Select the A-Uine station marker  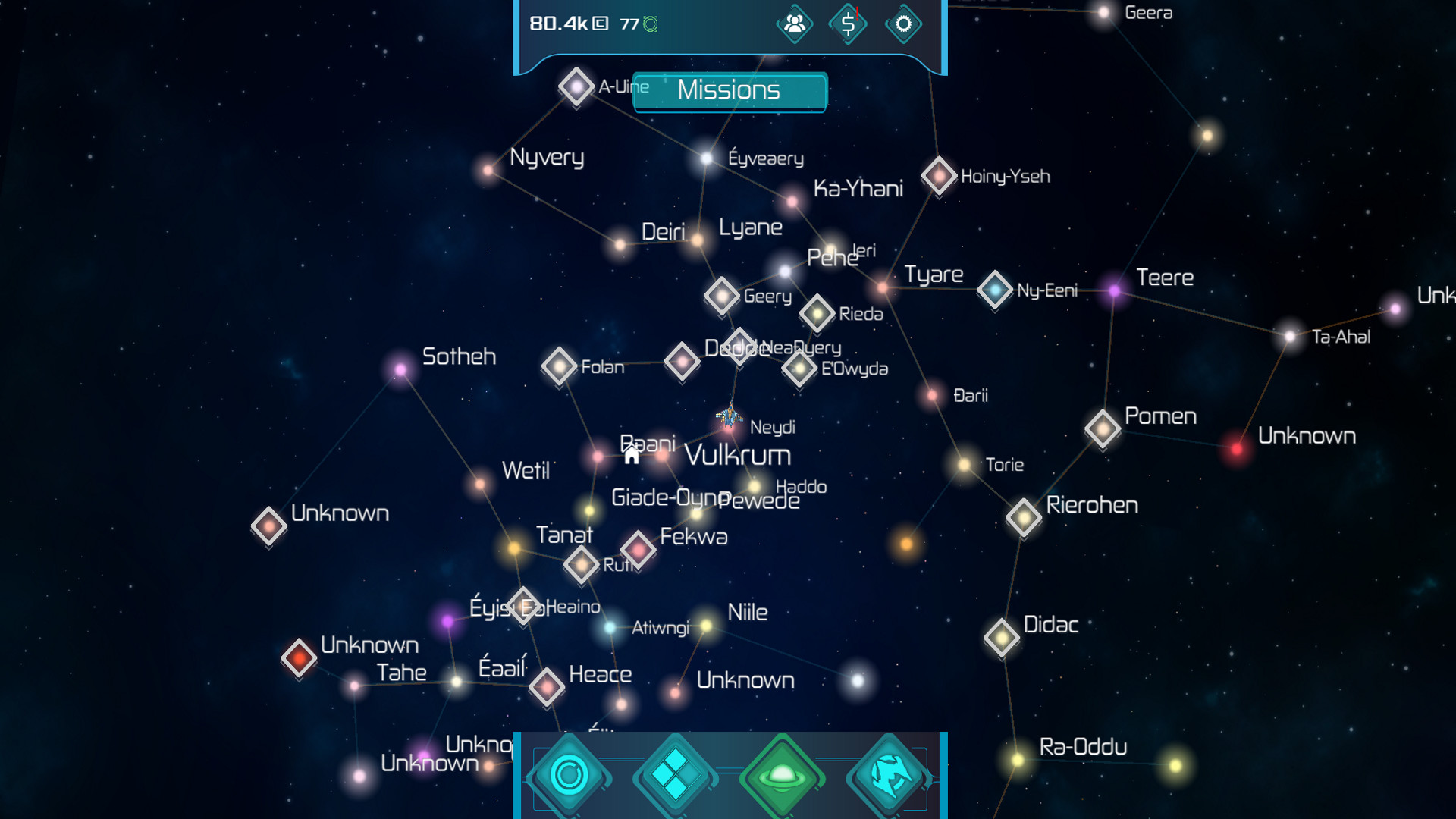point(577,86)
